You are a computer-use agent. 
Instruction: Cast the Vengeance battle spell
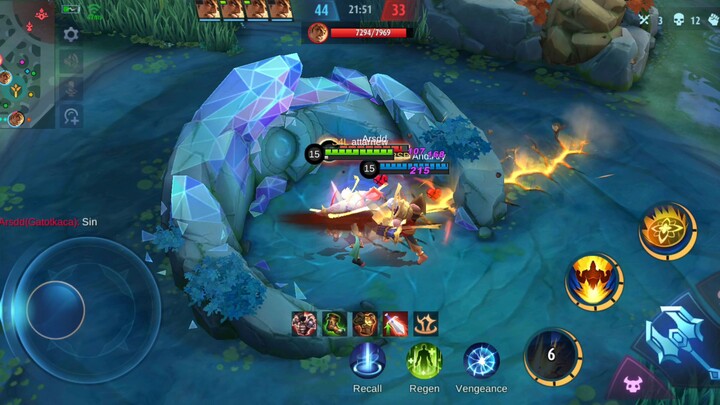(481, 361)
